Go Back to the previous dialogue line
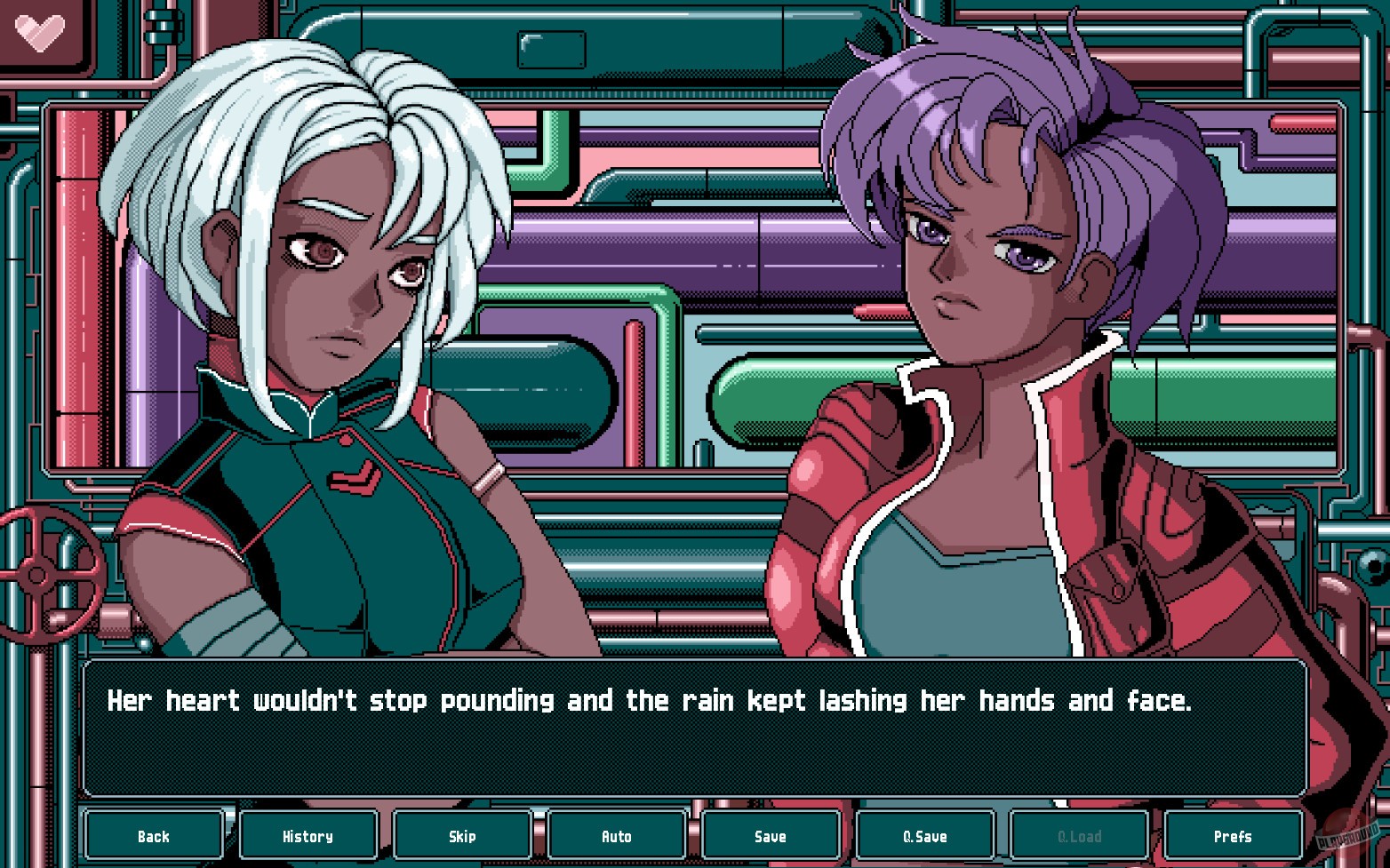The height and width of the screenshot is (868, 1390). click(x=154, y=835)
